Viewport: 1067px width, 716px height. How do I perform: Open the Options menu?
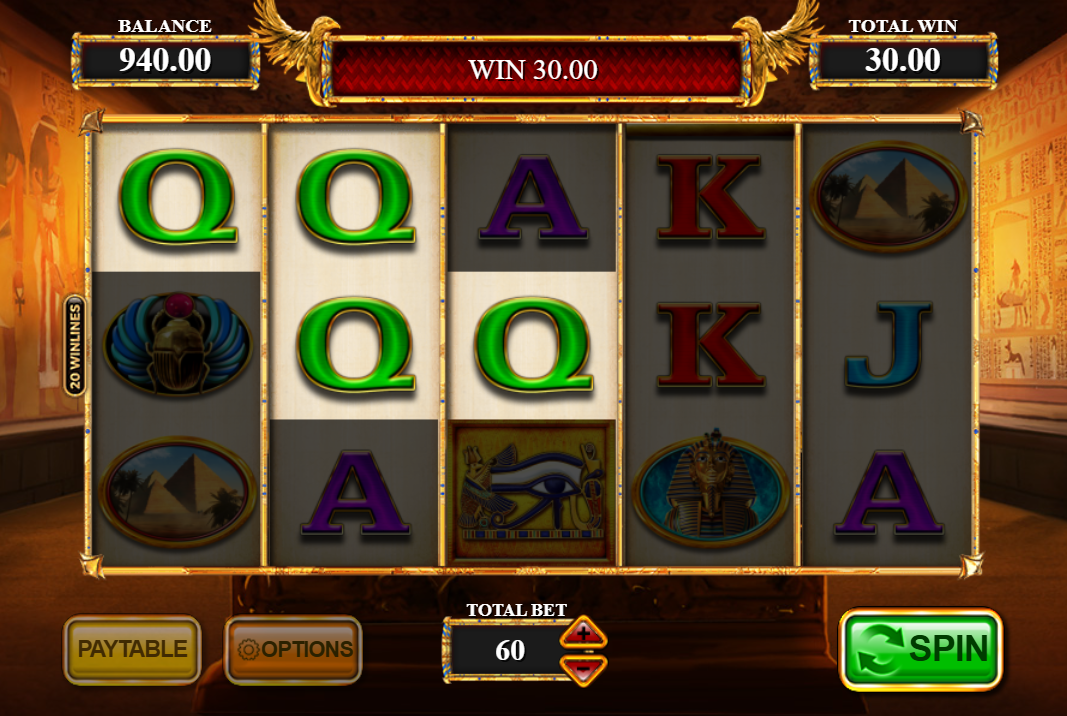(x=294, y=649)
